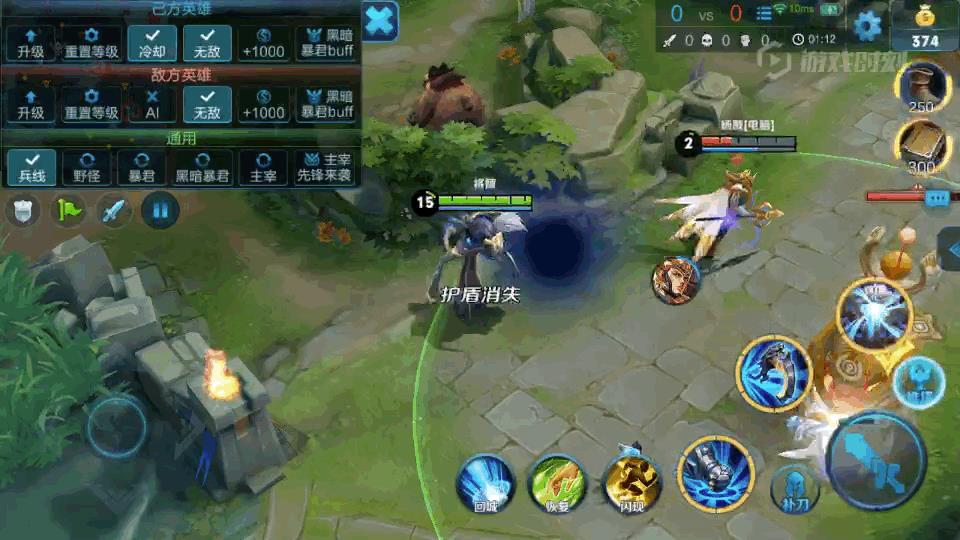
Task: Cast the 闪现 flash summoner spell
Action: 632,482
